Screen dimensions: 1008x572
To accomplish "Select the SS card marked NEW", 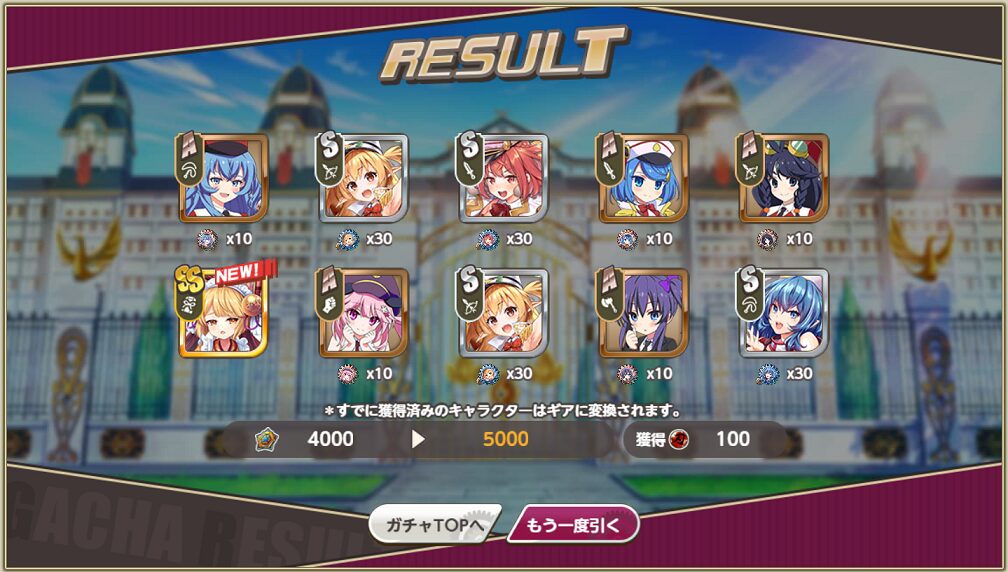I will pos(223,312).
